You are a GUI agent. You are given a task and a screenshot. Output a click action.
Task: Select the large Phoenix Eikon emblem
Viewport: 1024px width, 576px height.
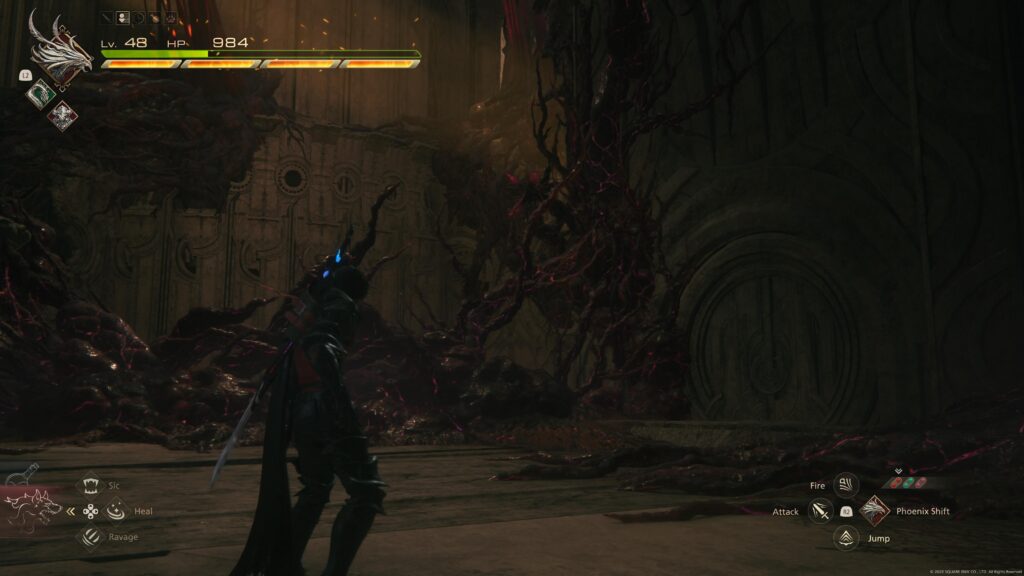[x=59, y=46]
